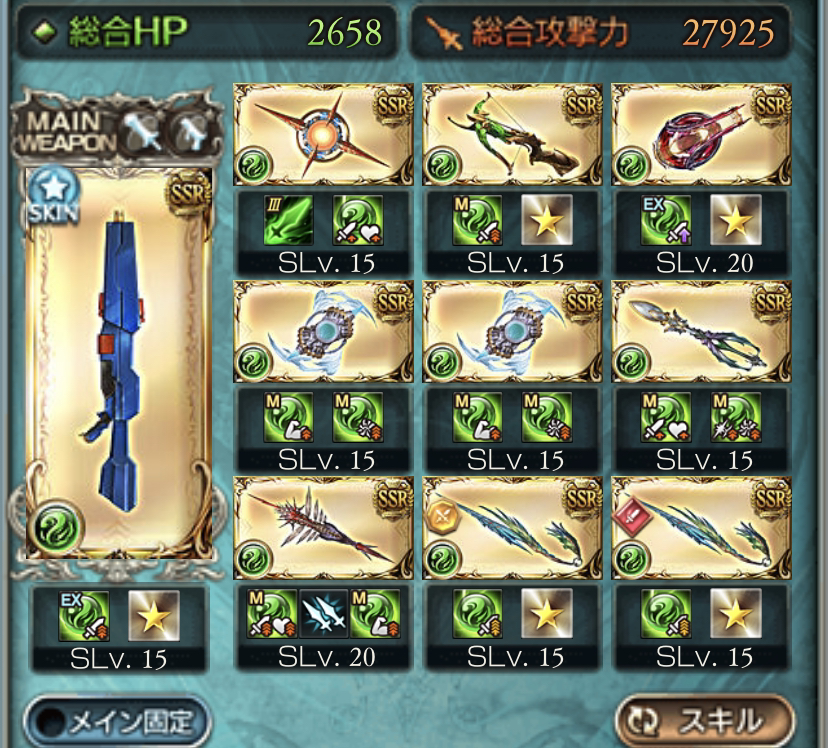Select the green bow weapon slot
828x748 pixels.
click(x=512, y=136)
